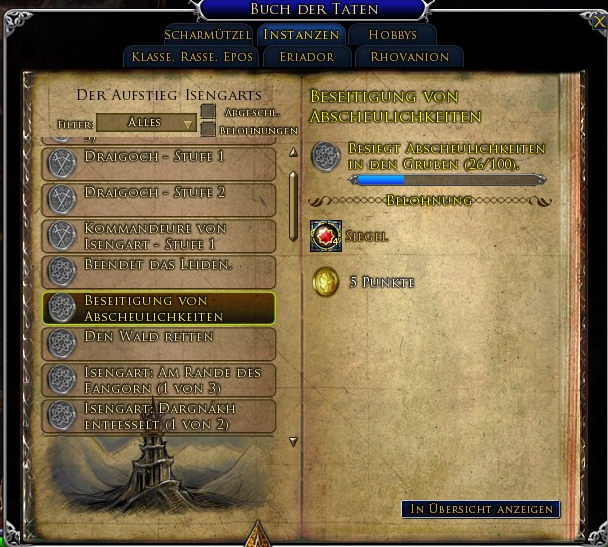Select Beseitigung von Abscheulichkeiten in list
The height and width of the screenshot is (547, 608).
click(x=159, y=308)
